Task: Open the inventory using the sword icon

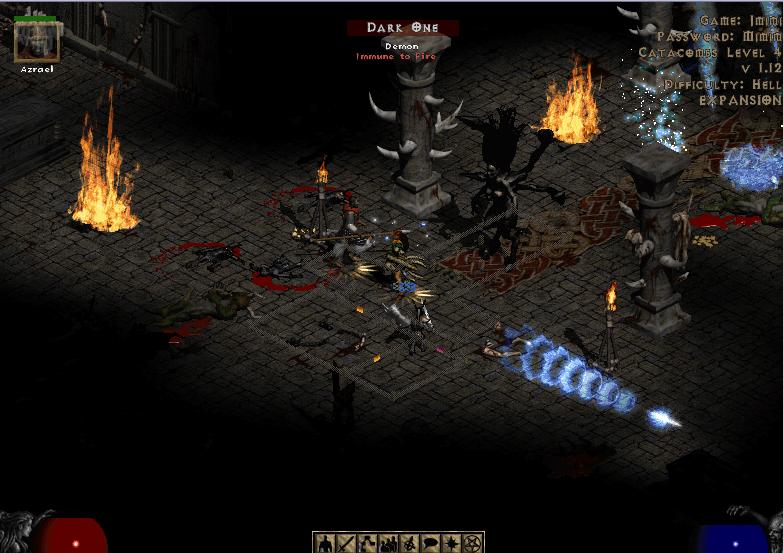Action: (x=346, y=543)
